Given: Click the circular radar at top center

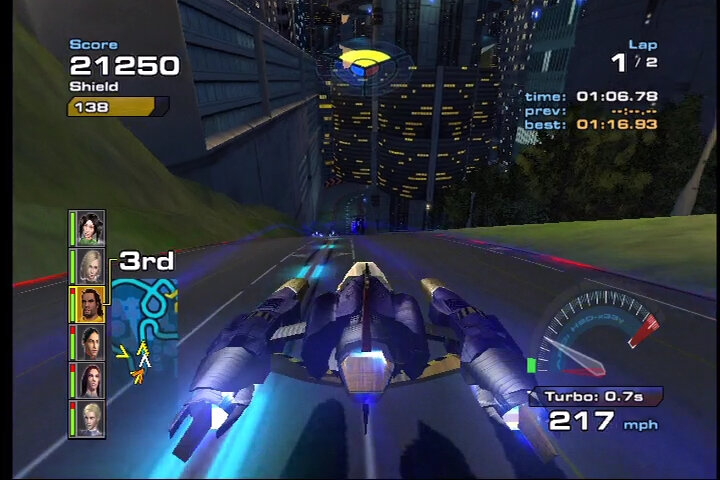Looking at the screenshot, I should coord(363,66).
